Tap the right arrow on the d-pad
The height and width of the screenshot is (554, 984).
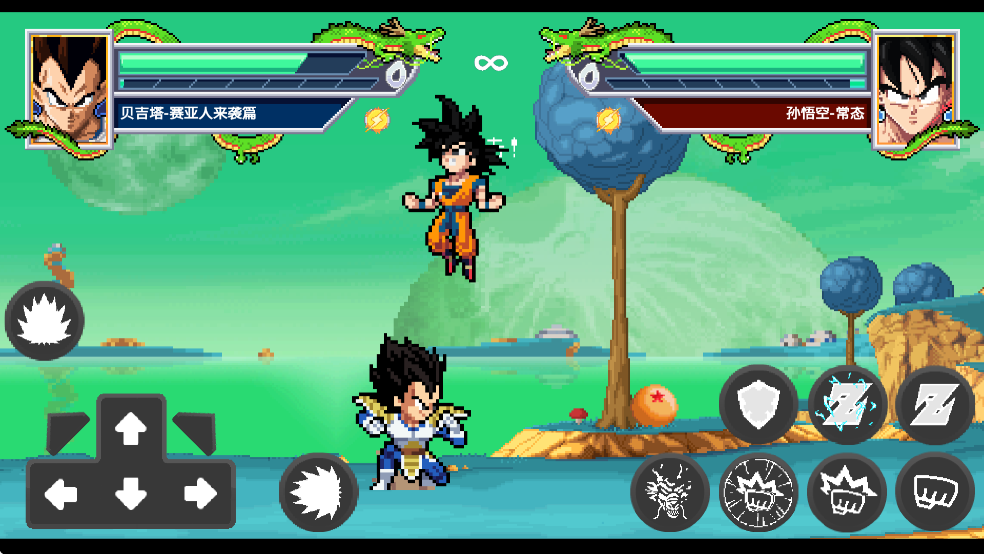(x=199, y=492)
